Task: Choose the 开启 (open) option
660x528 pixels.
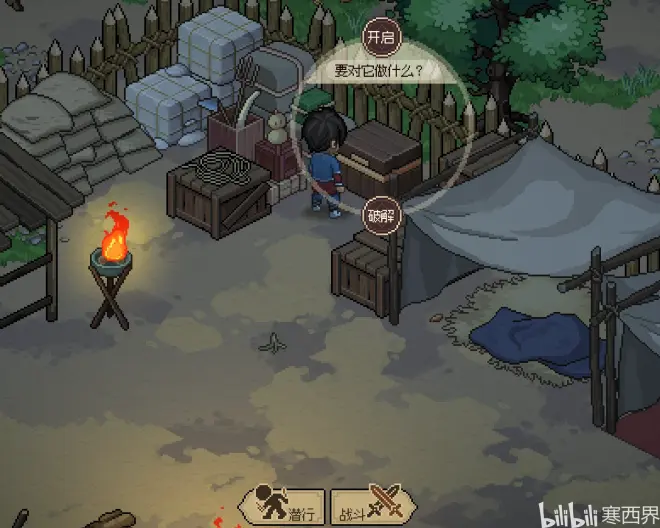Action: click(x=381, y=37)
